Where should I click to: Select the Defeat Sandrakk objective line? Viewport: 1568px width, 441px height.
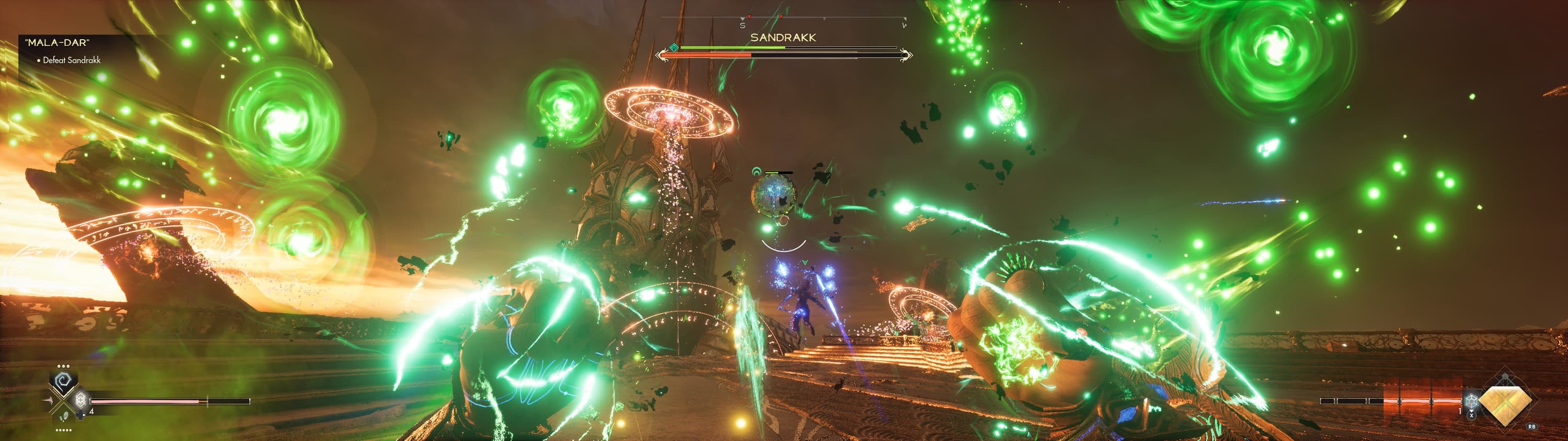coord(71,60)
